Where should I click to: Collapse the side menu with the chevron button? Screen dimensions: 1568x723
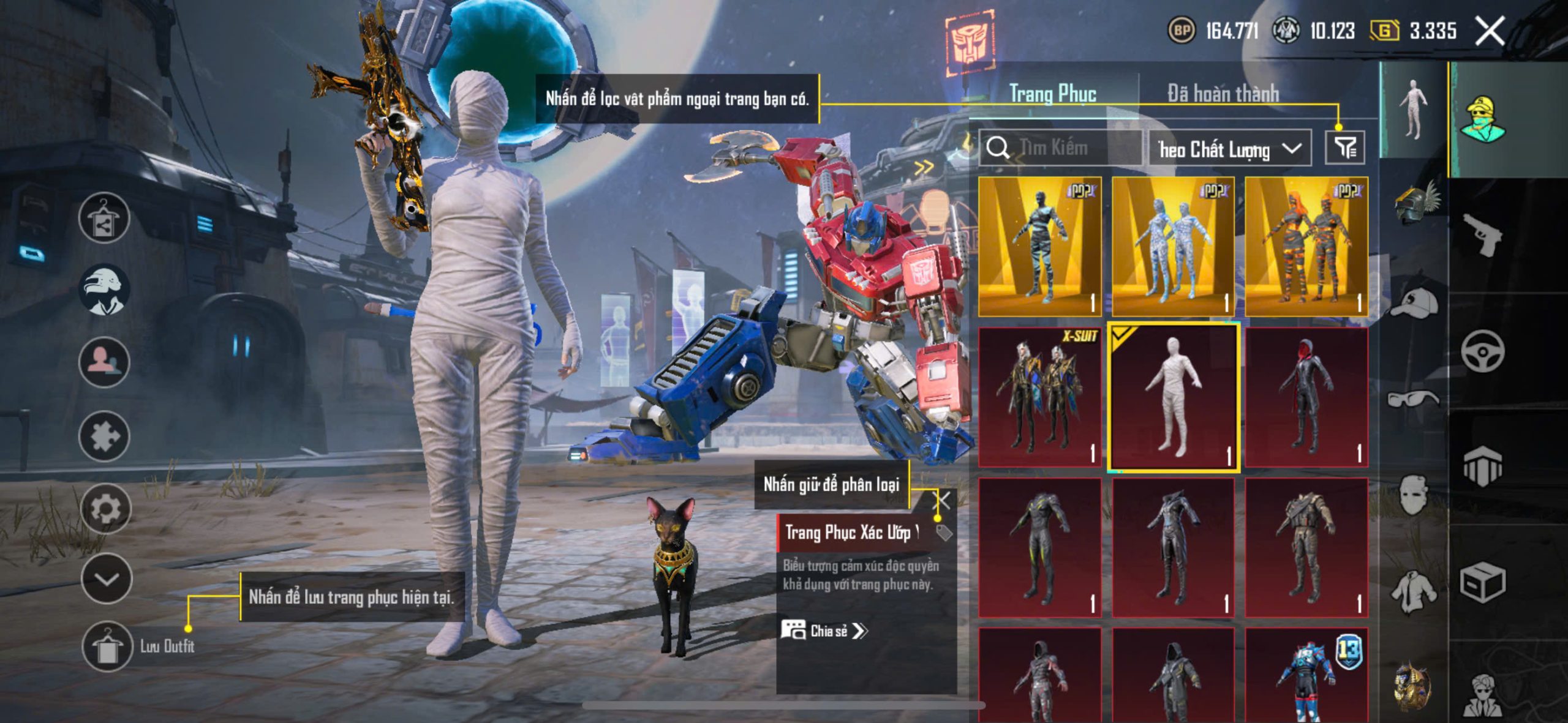point(106,579)
